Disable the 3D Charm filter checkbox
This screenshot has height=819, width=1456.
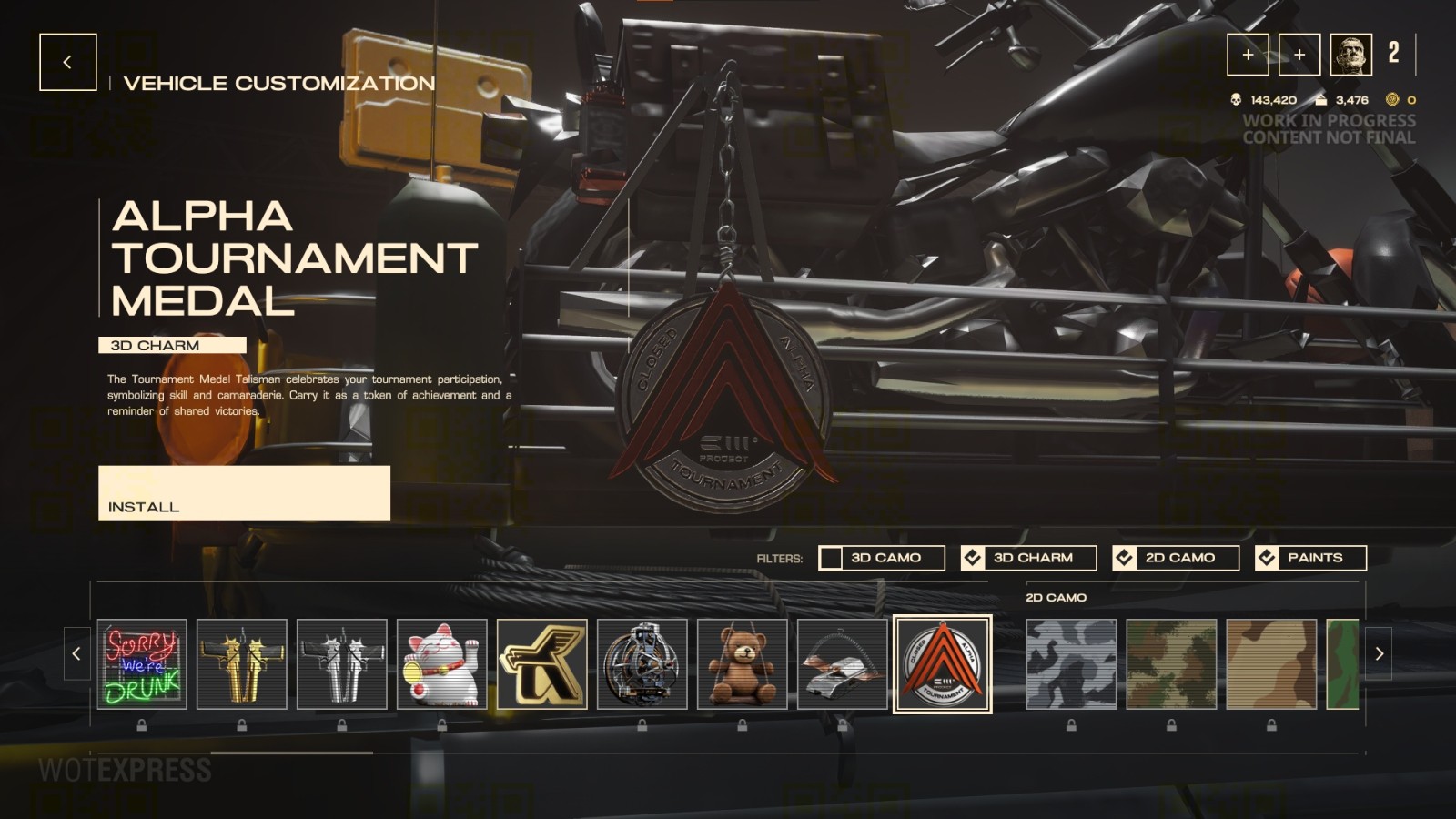(974, 557)
